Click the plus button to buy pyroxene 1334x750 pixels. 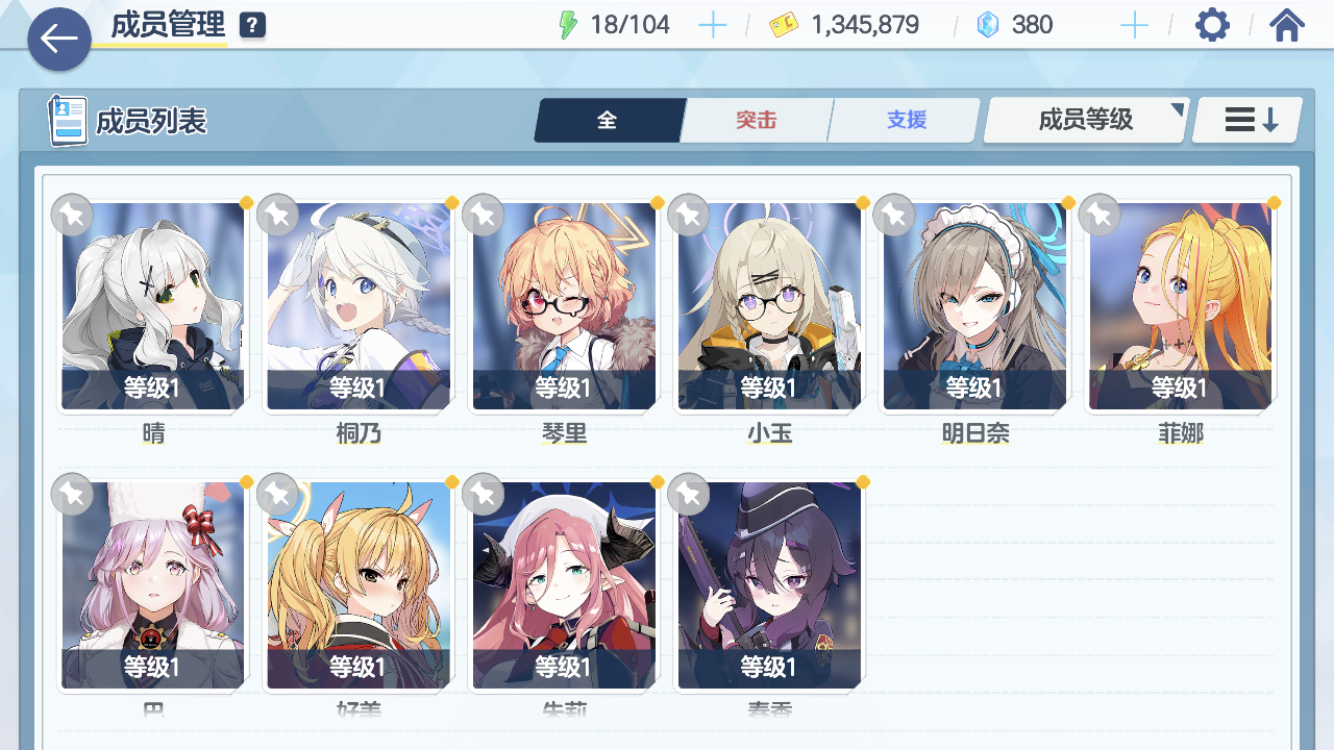click(1134, 23)
